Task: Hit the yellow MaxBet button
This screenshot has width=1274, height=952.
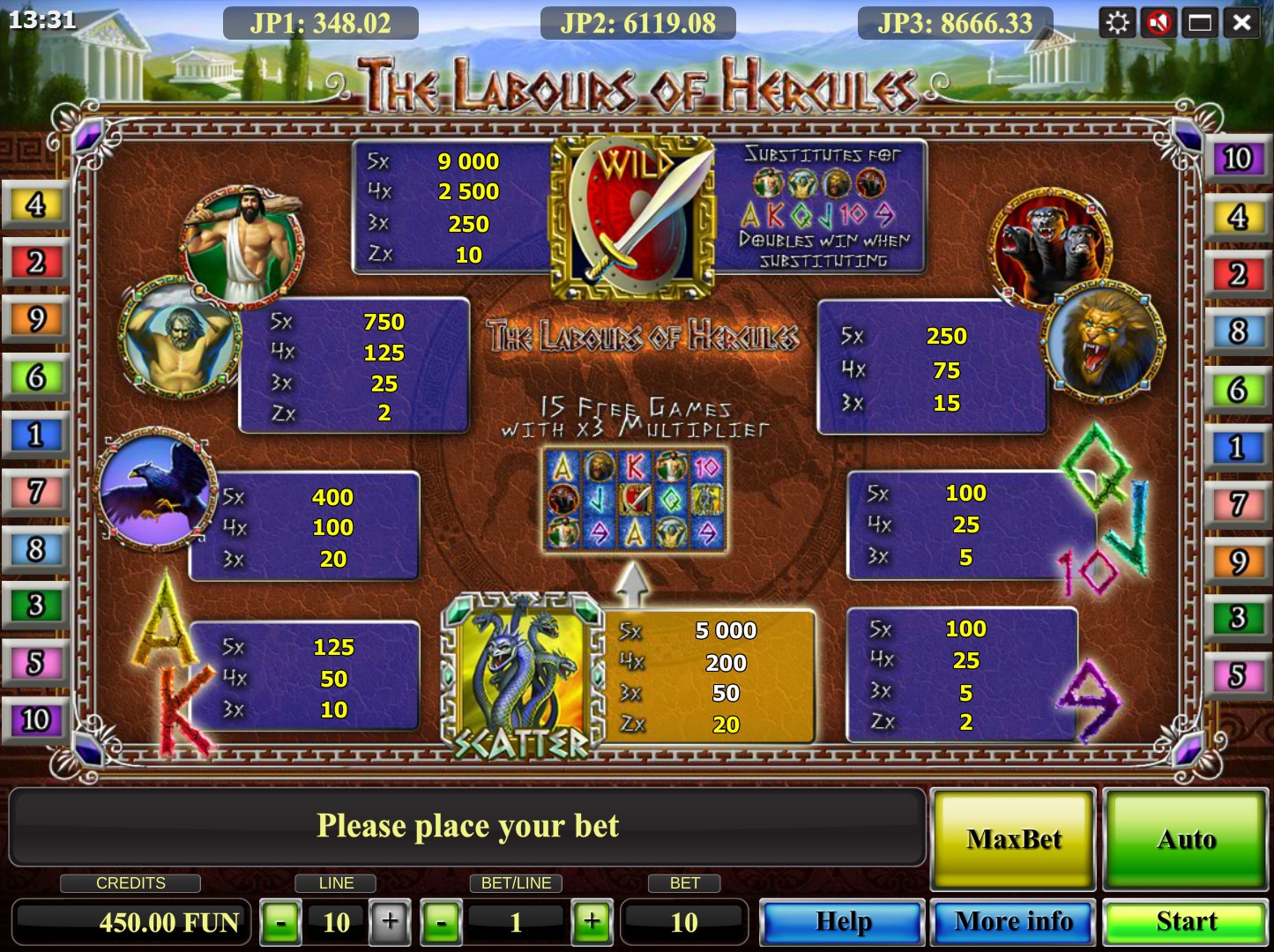Action: [1013, 838]
